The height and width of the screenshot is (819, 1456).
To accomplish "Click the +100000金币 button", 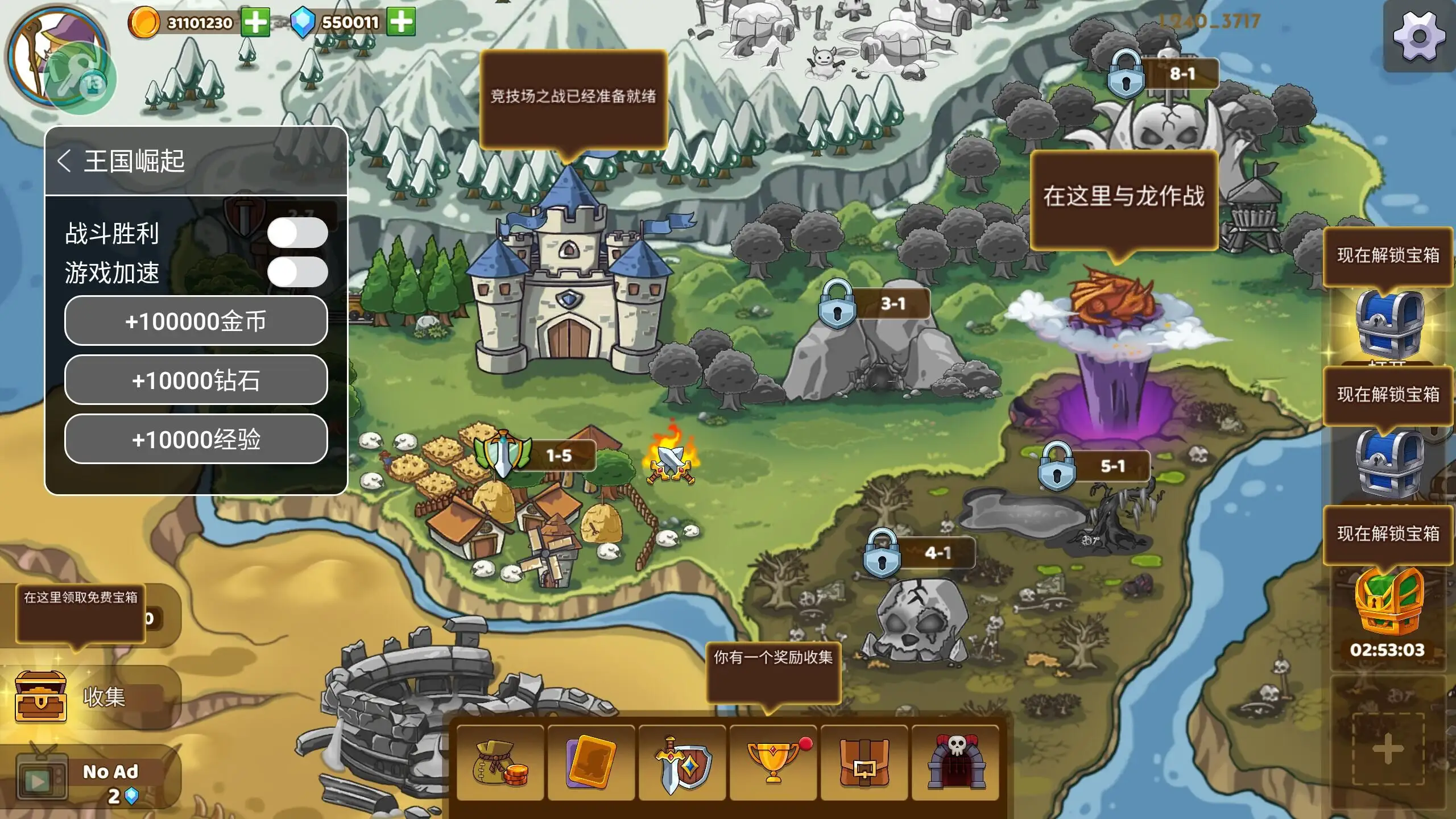I will coord(196,321).
